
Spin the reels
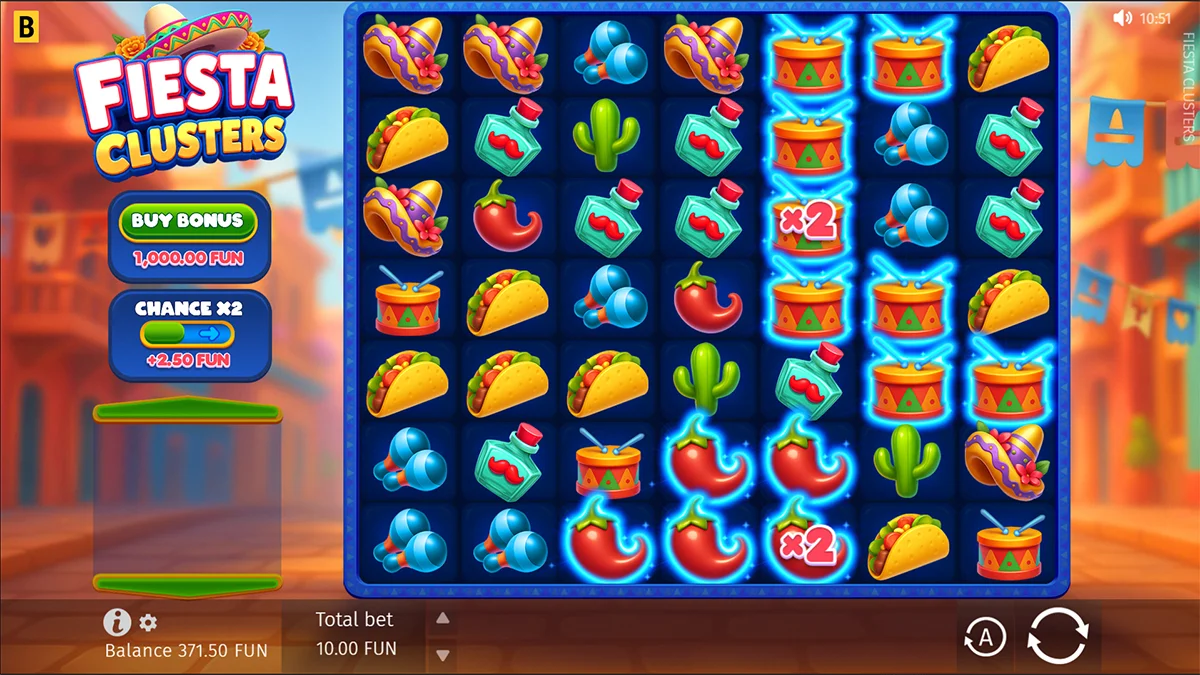(1057, 635)
